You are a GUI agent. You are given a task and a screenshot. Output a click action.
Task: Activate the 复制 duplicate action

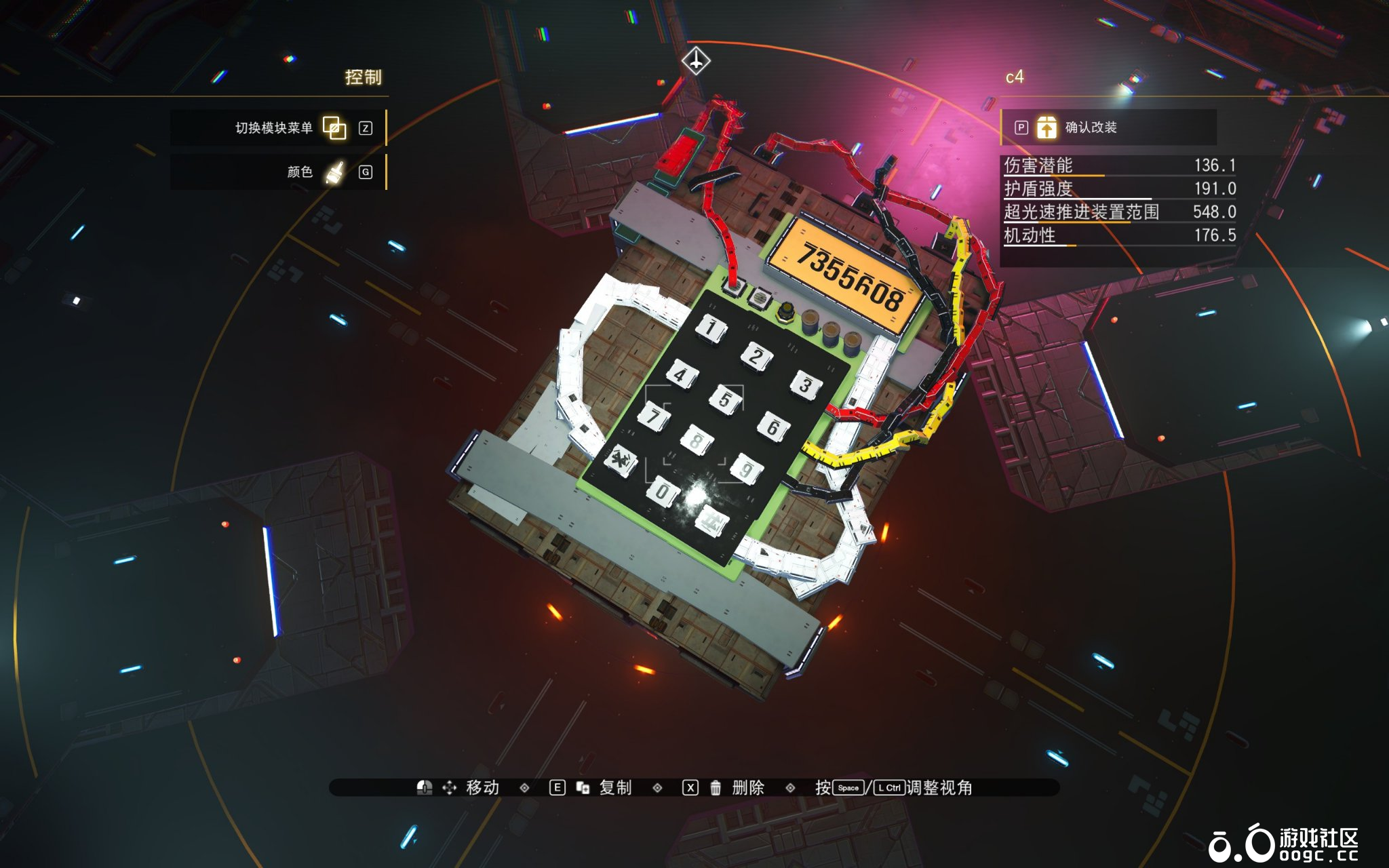(614, 787)
